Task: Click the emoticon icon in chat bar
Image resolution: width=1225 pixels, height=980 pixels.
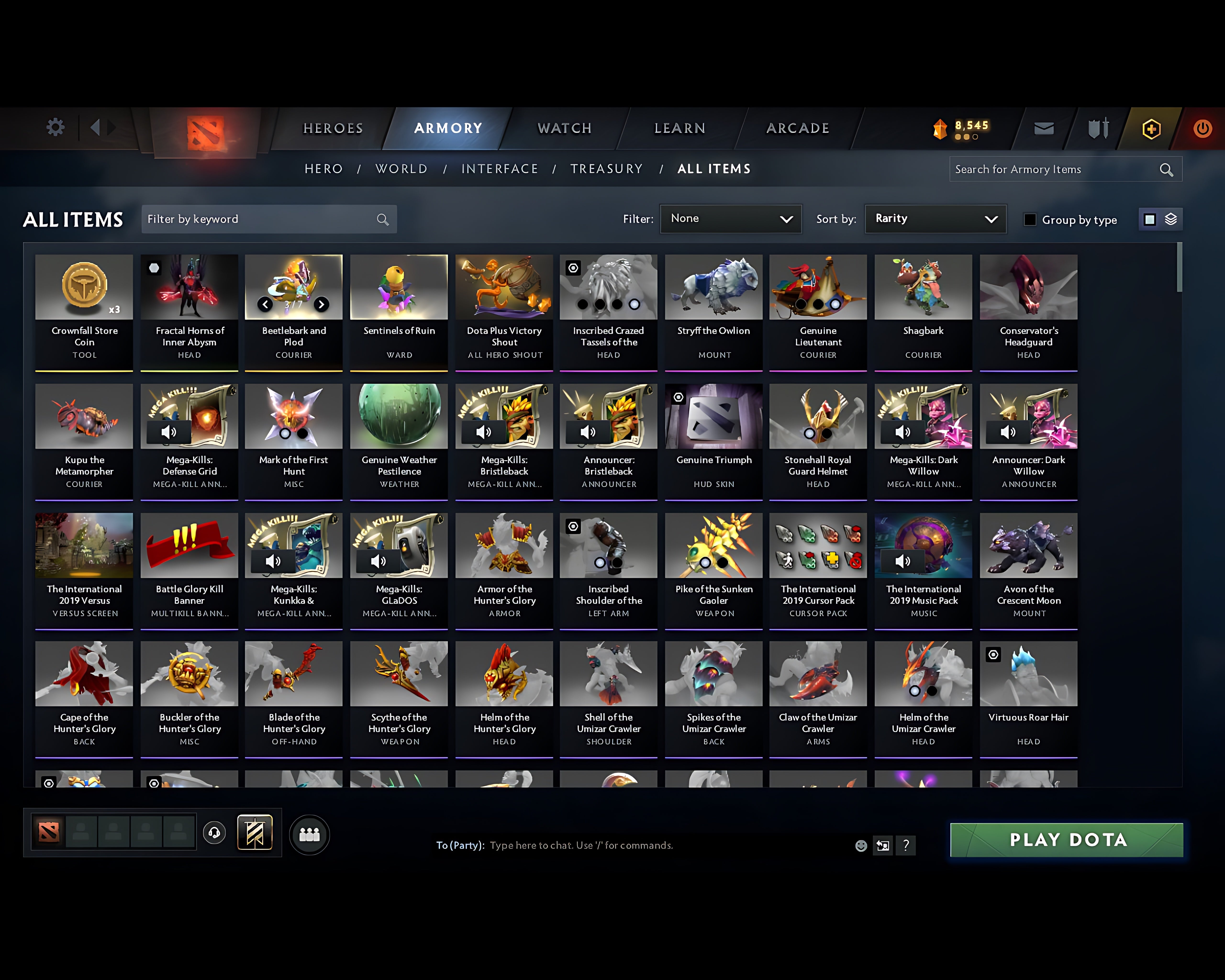Action: [x=861, y=845]
